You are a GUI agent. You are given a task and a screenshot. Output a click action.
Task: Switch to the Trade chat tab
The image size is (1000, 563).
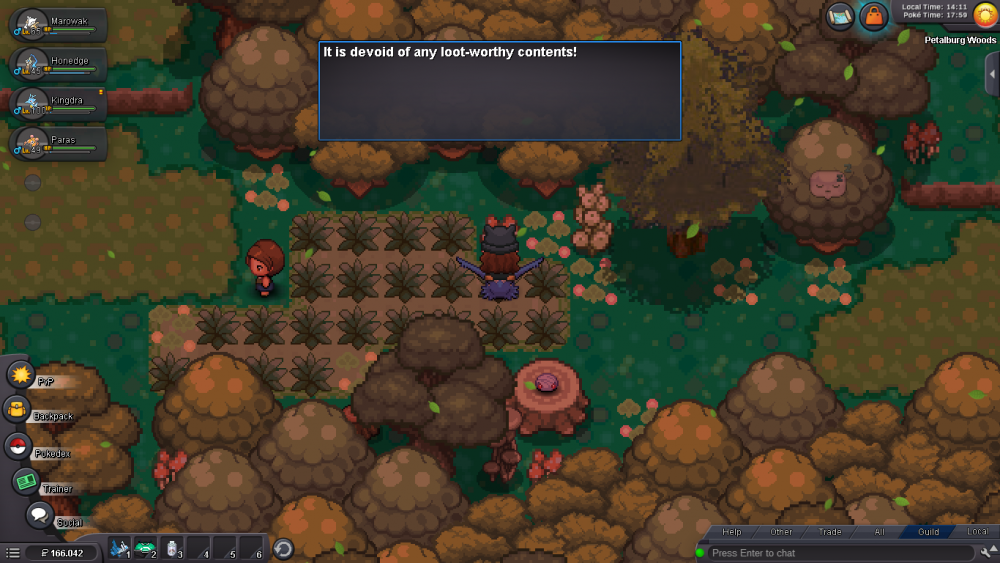tap(830, 532)
